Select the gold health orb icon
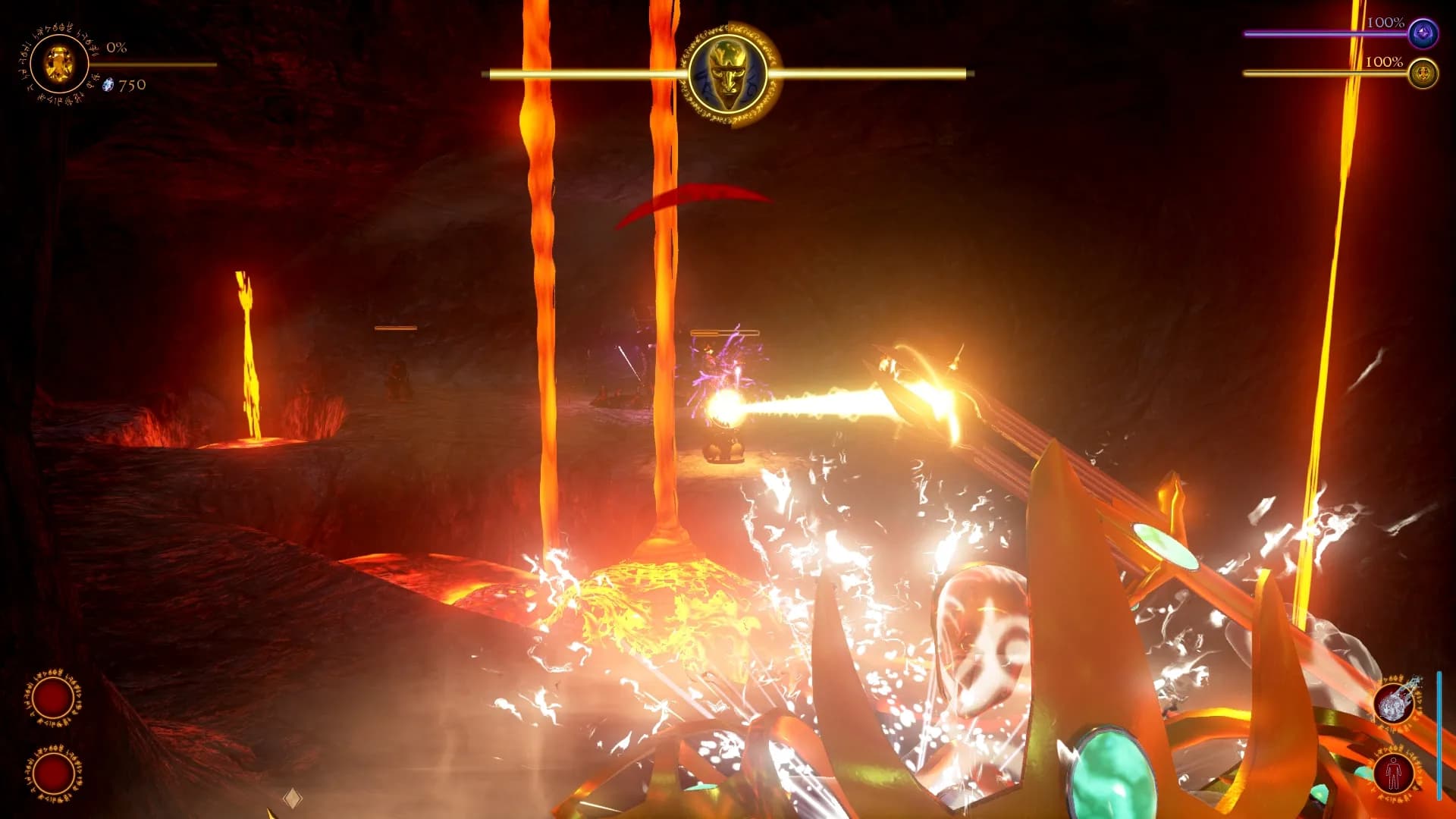The image size is (1456, 819). point(1424,72)
